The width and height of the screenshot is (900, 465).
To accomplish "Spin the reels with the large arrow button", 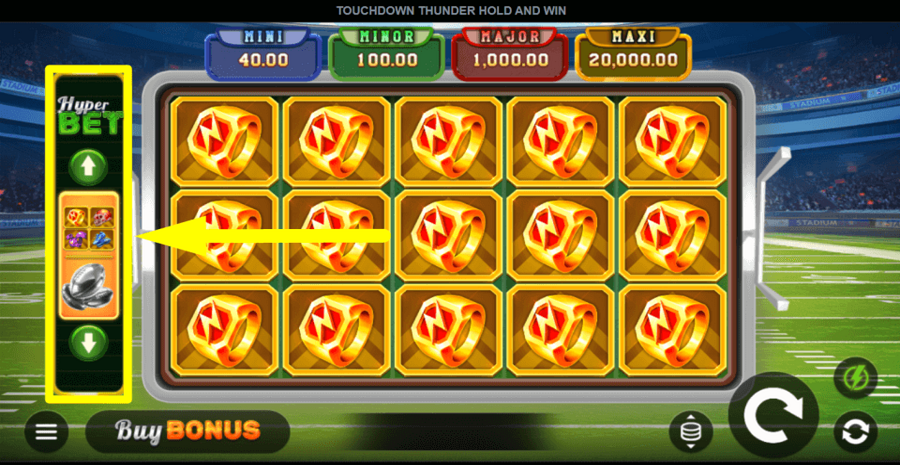I will click(773, 412).
